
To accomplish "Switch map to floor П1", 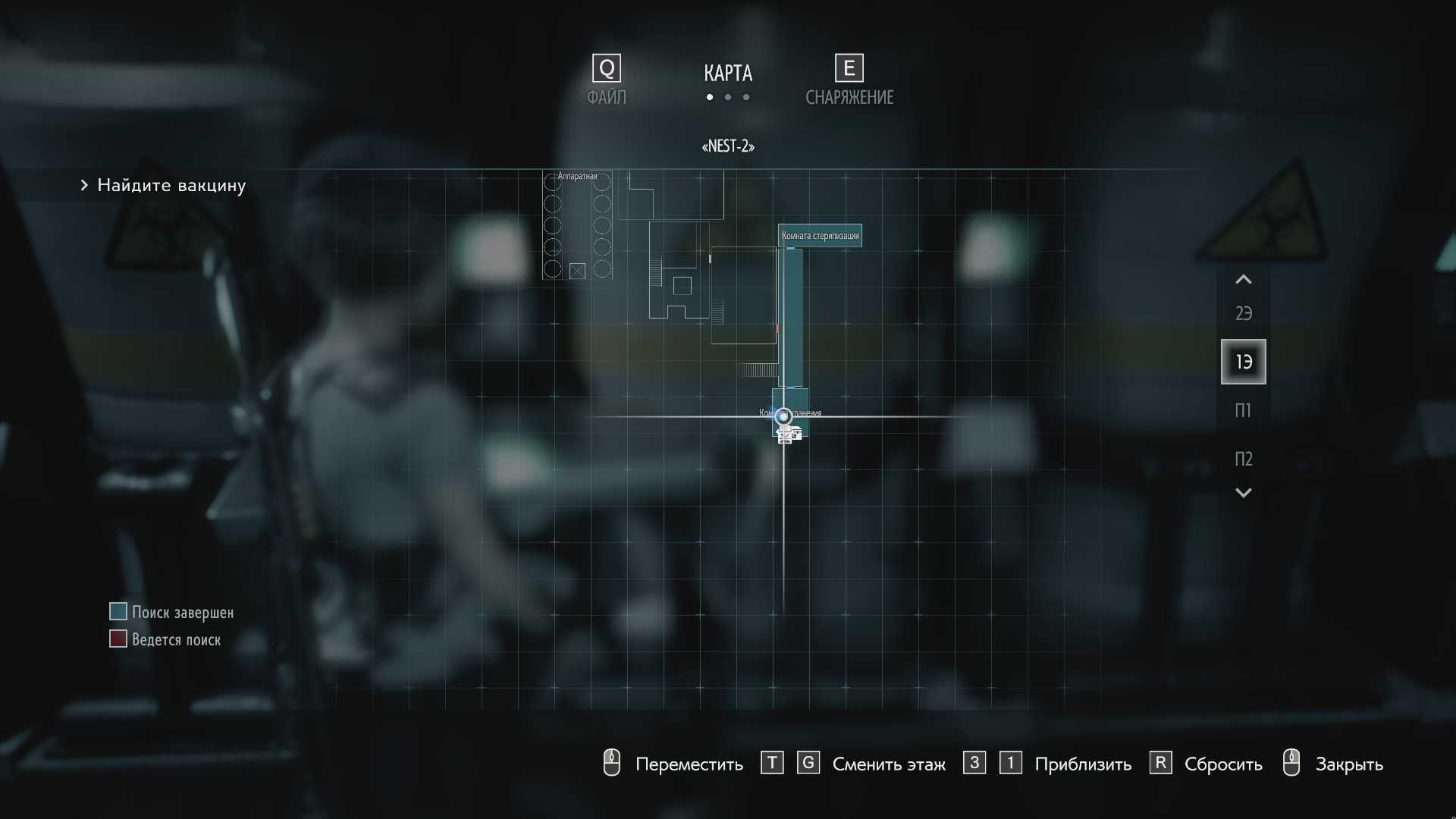I will pyautogui.click(x=1243, y=410).
